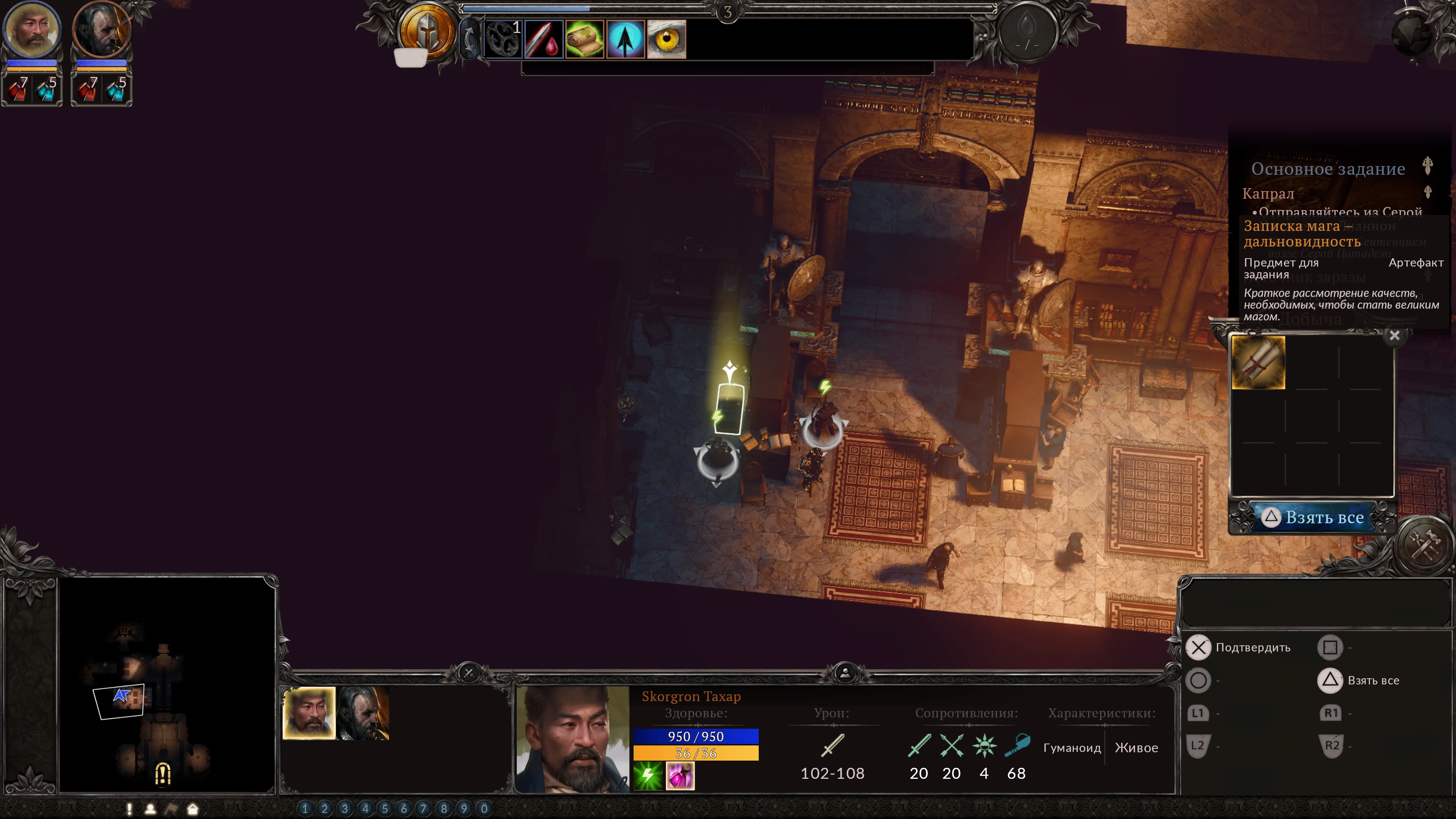This screenshot has width=1456, height=819.
Task: Select control group number 1
Action: coord(304,809)
